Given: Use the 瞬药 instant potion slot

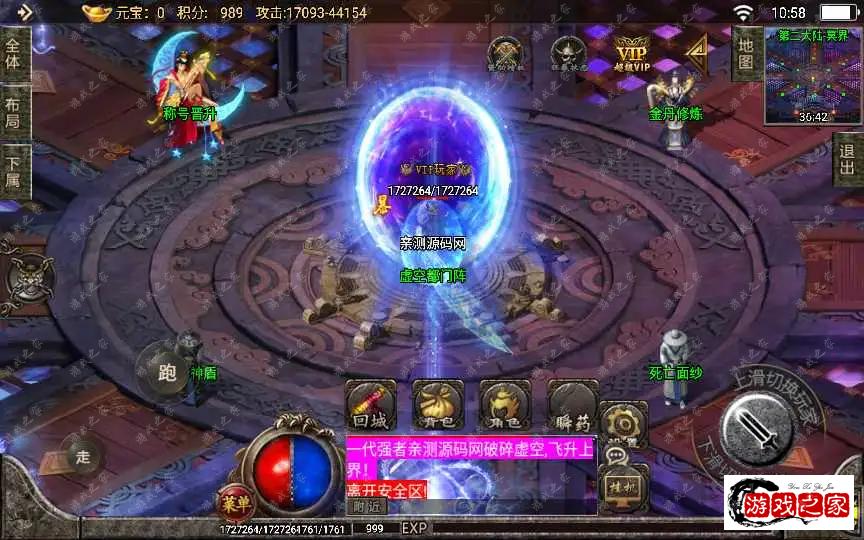Looking at the screenshot, I should 573,405.
